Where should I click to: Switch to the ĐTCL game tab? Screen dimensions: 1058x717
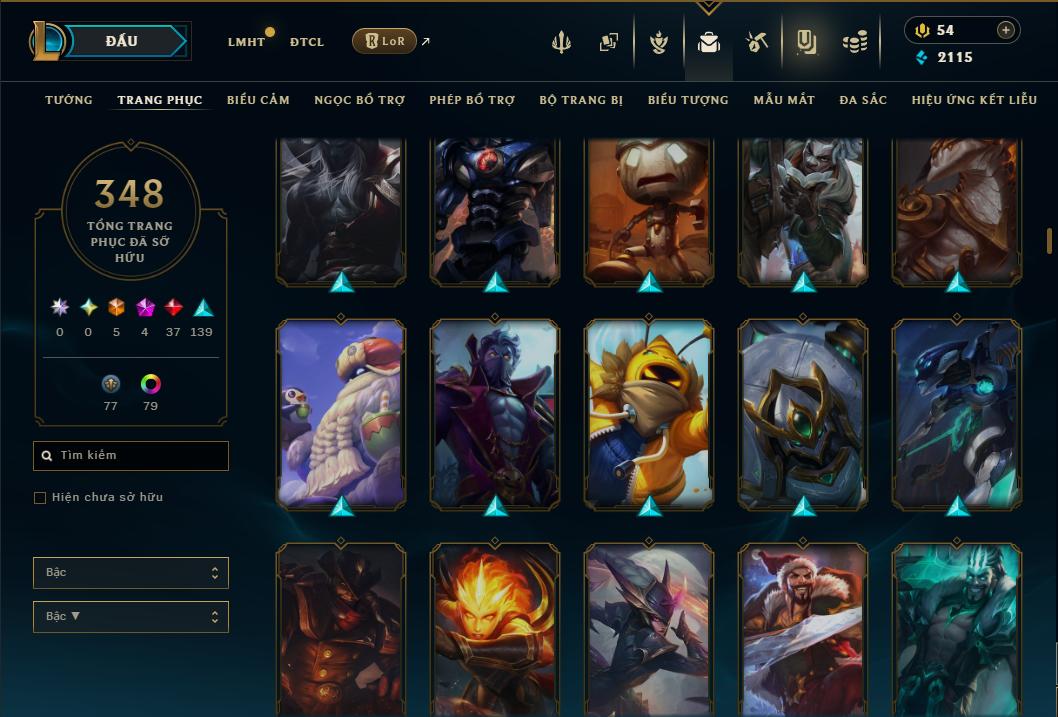[x=307, y=42]
